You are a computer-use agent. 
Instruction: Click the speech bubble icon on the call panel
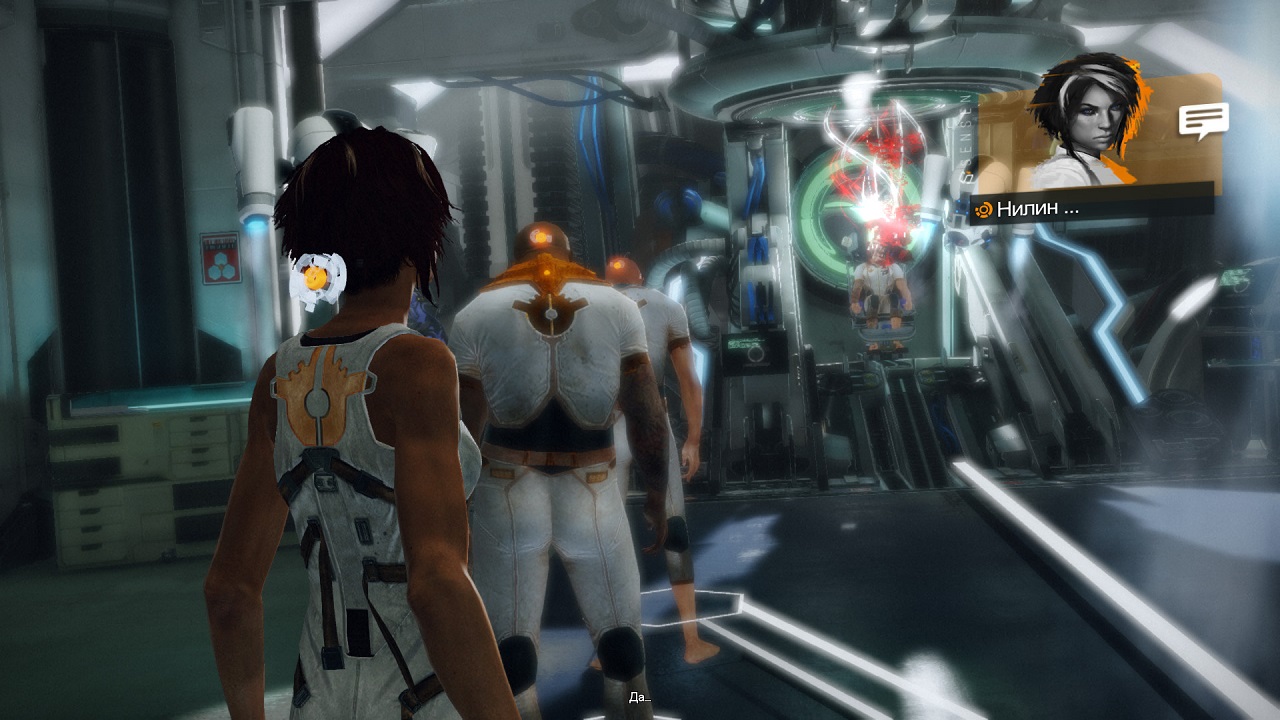pos(1203,121)
